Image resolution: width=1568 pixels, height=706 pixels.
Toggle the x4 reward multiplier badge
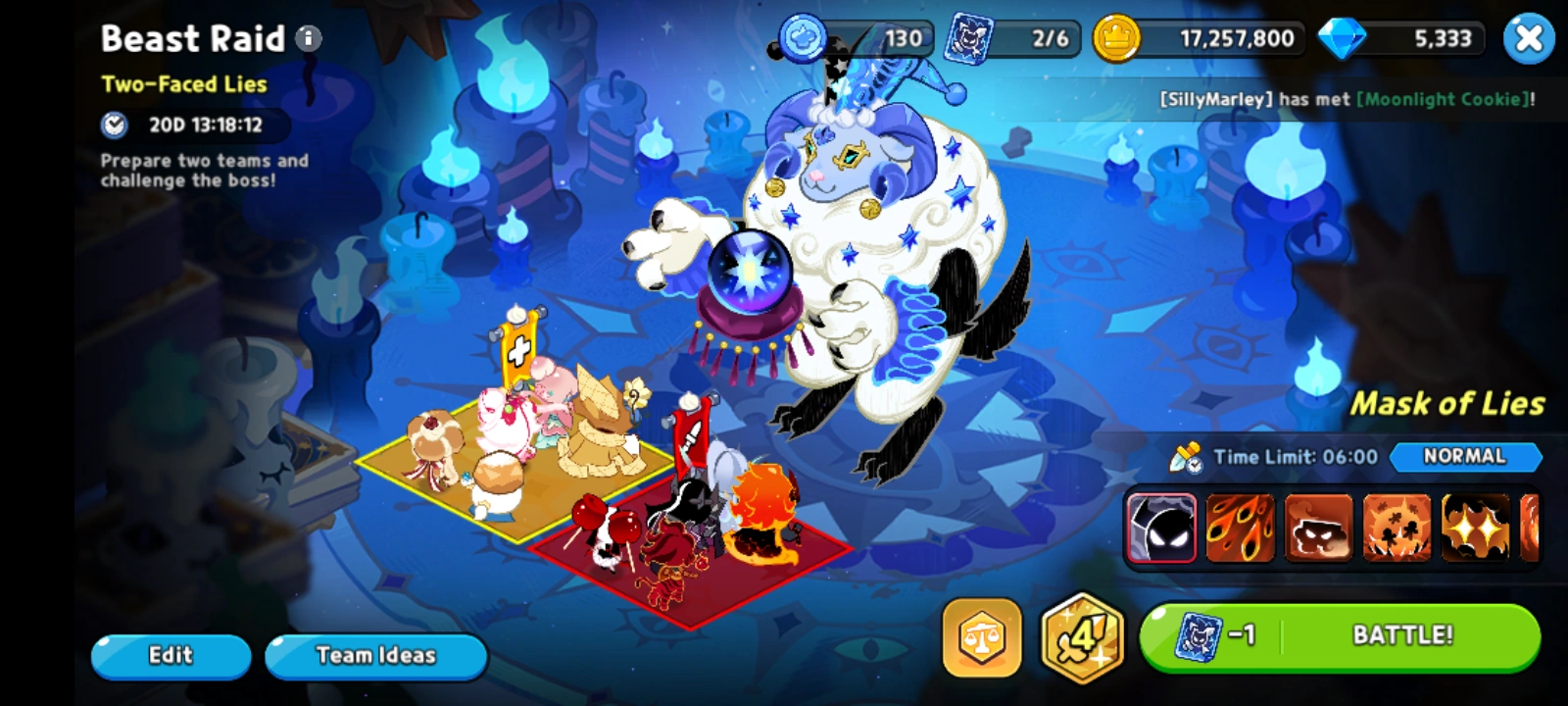[1078, 637]
